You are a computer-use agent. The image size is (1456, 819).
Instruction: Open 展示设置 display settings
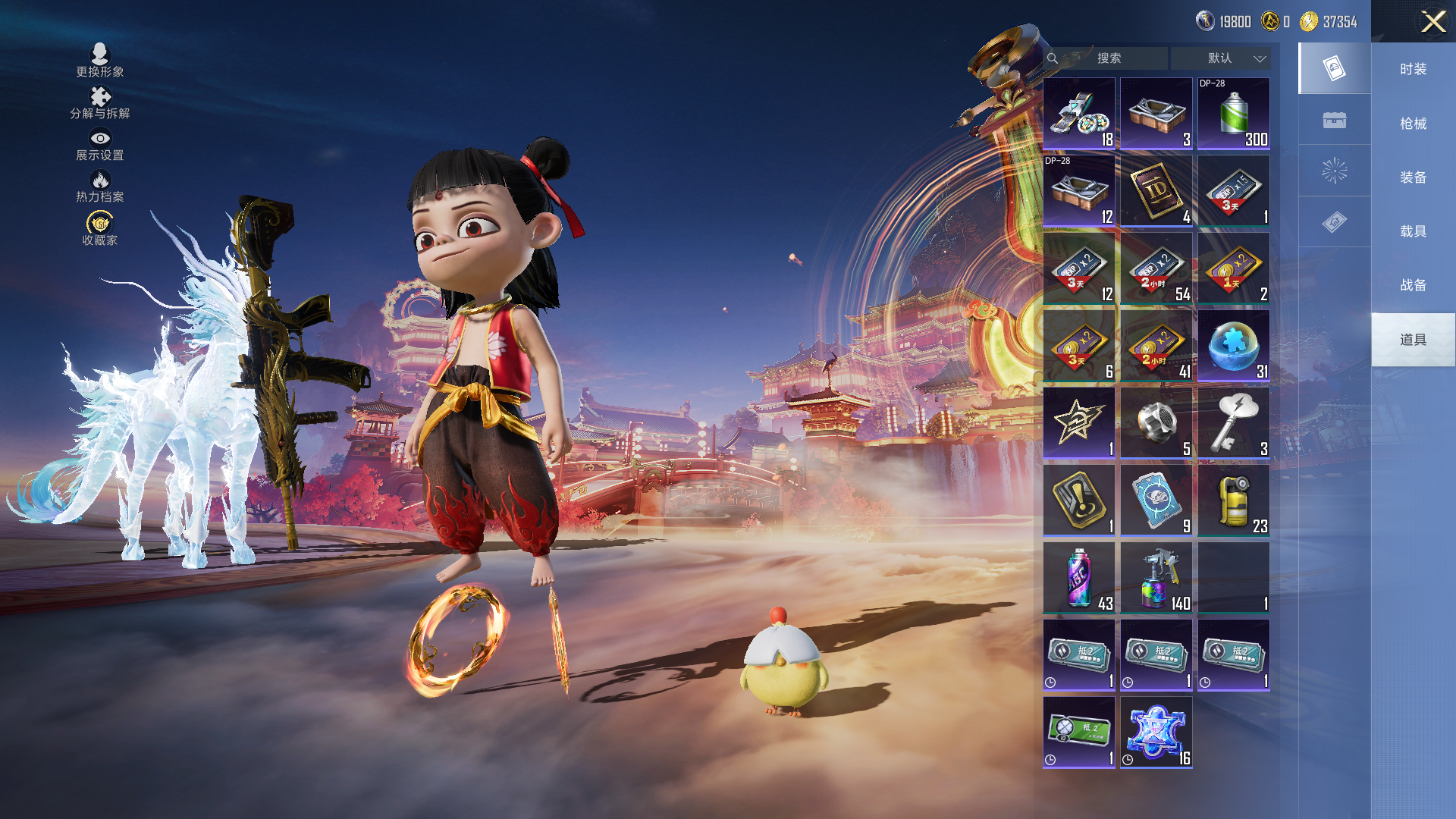pos(100,144)
